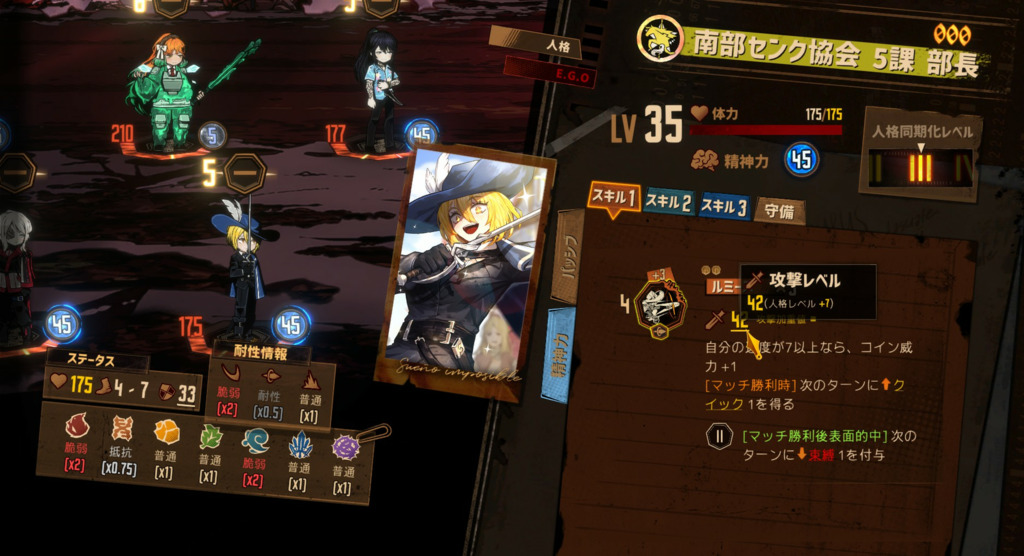
Task: Click the 人格同期化レベル sync level gauge
Action: tap(920, 167)
